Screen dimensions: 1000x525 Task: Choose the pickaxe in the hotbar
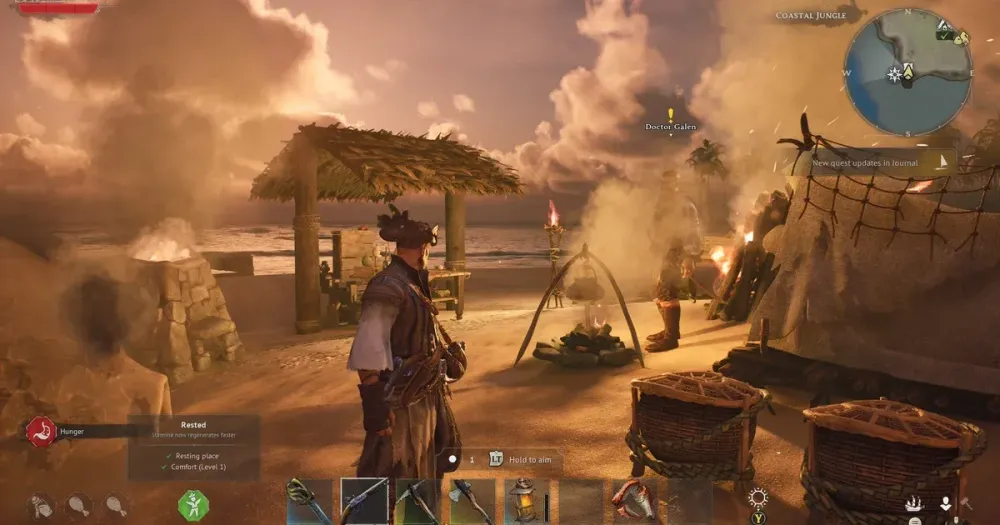[417, 501]
